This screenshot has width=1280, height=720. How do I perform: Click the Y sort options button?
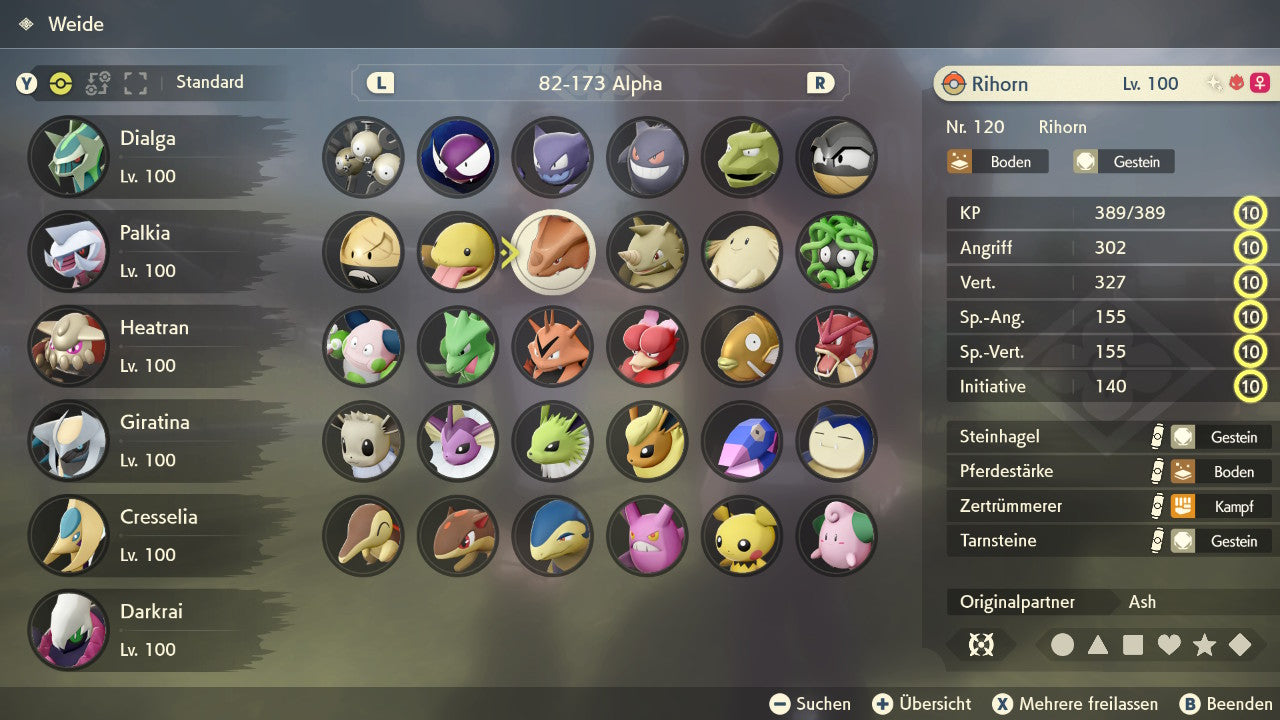(25, 83)
